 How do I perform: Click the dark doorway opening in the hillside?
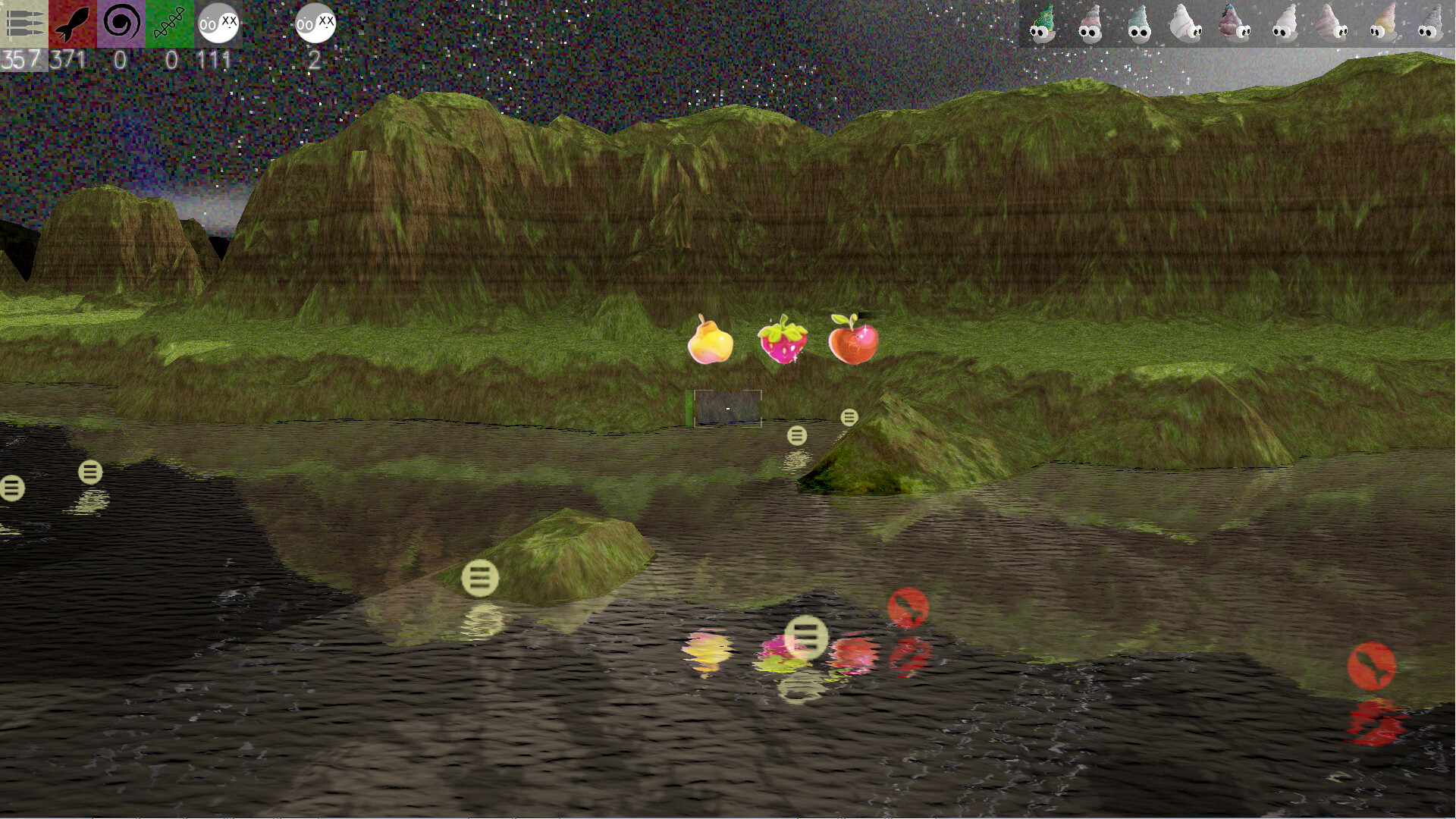tap(726, 409)
